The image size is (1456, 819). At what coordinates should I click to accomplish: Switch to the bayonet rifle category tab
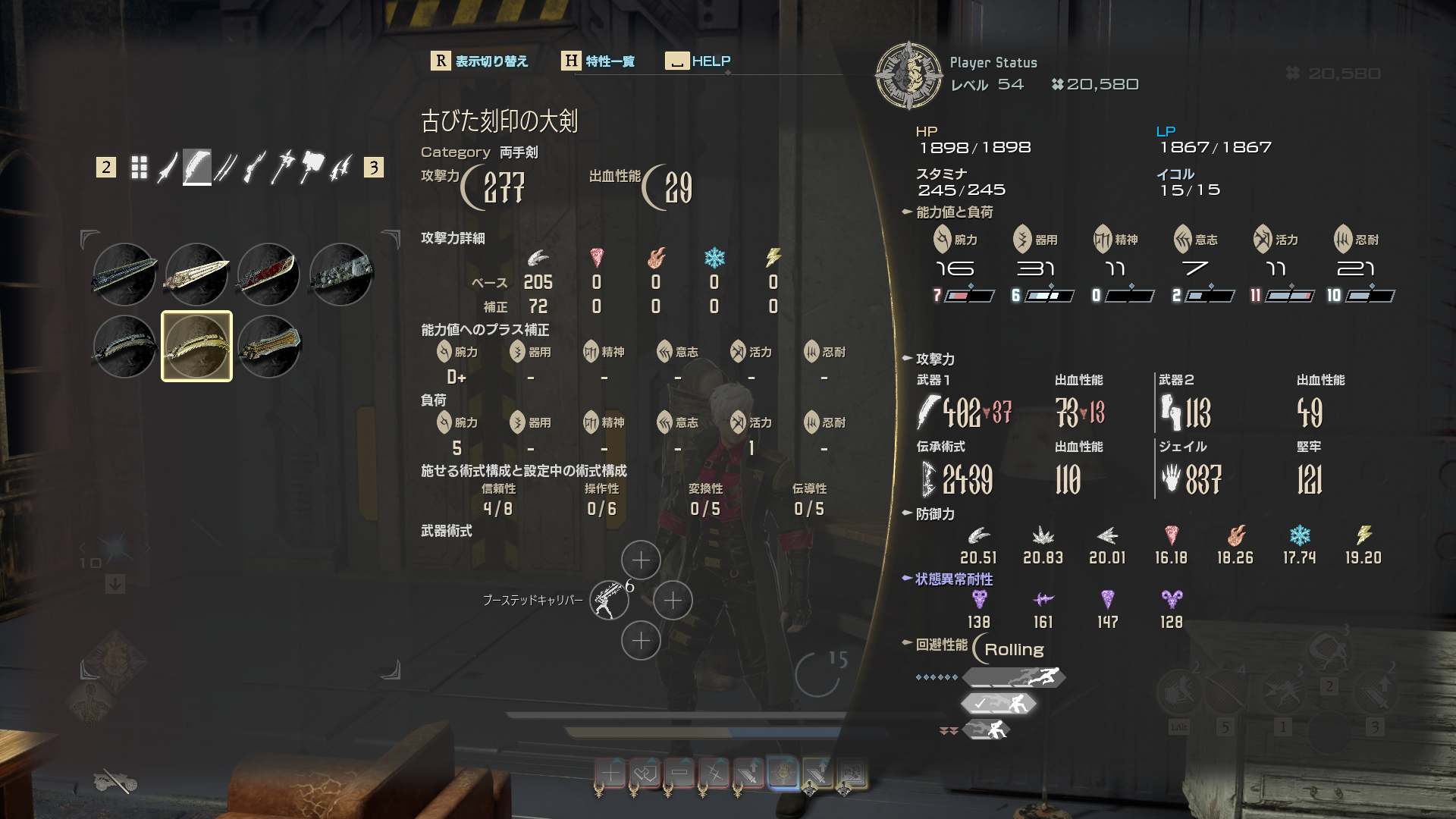coord(254,167)
